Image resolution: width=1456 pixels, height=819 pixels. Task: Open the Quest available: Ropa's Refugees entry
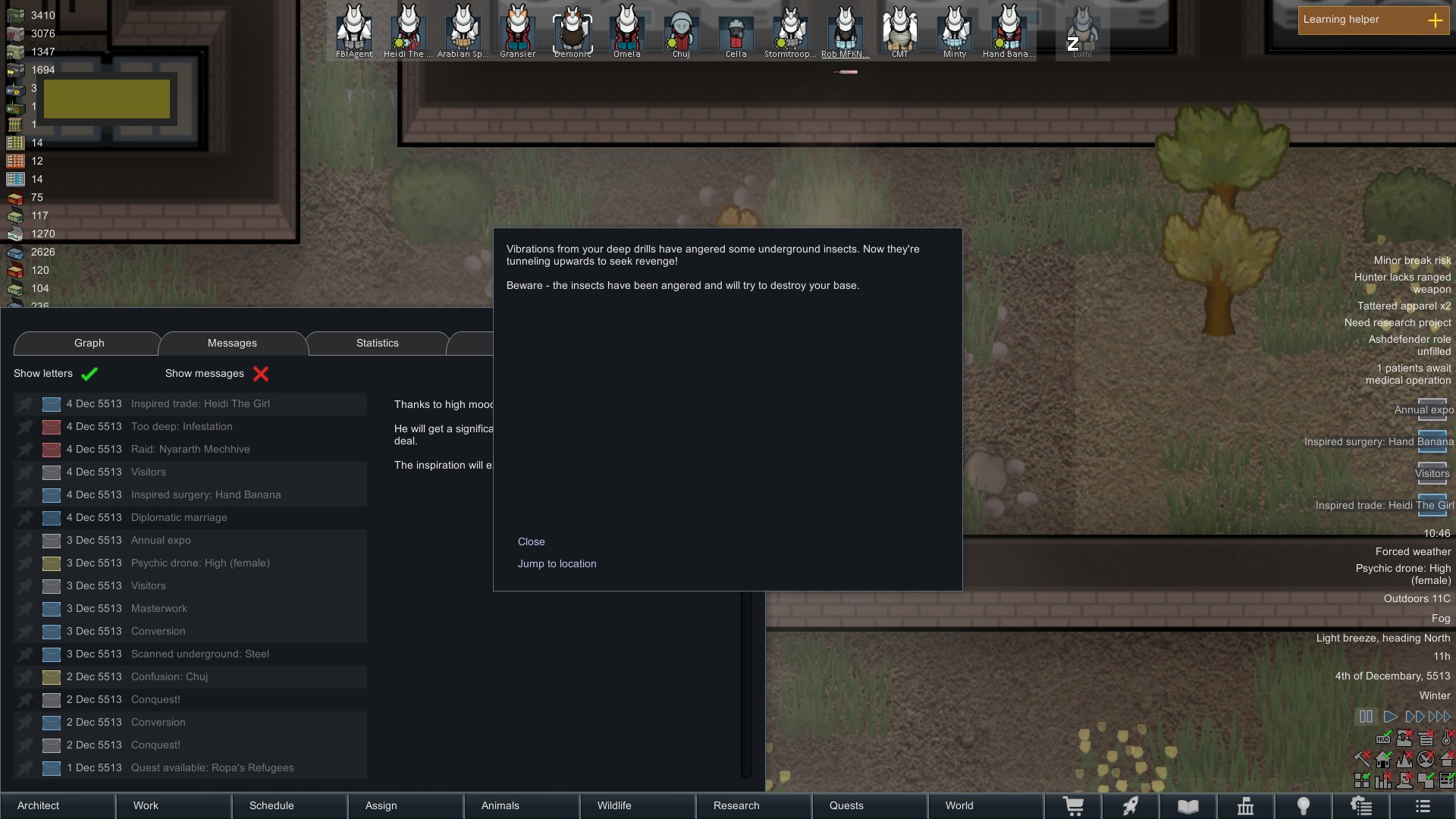click(212, 768)
